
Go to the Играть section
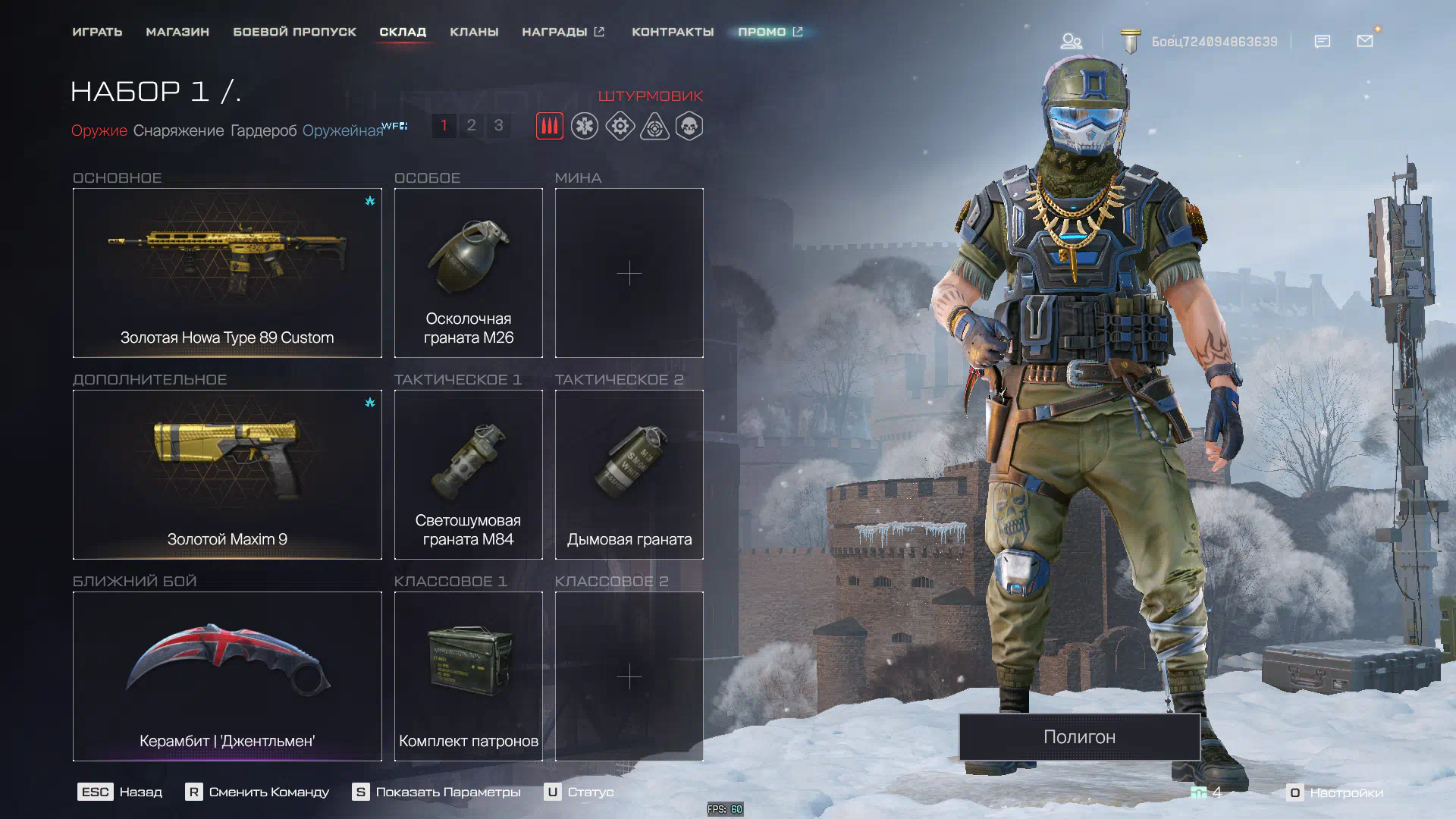[x=97, y=32]
